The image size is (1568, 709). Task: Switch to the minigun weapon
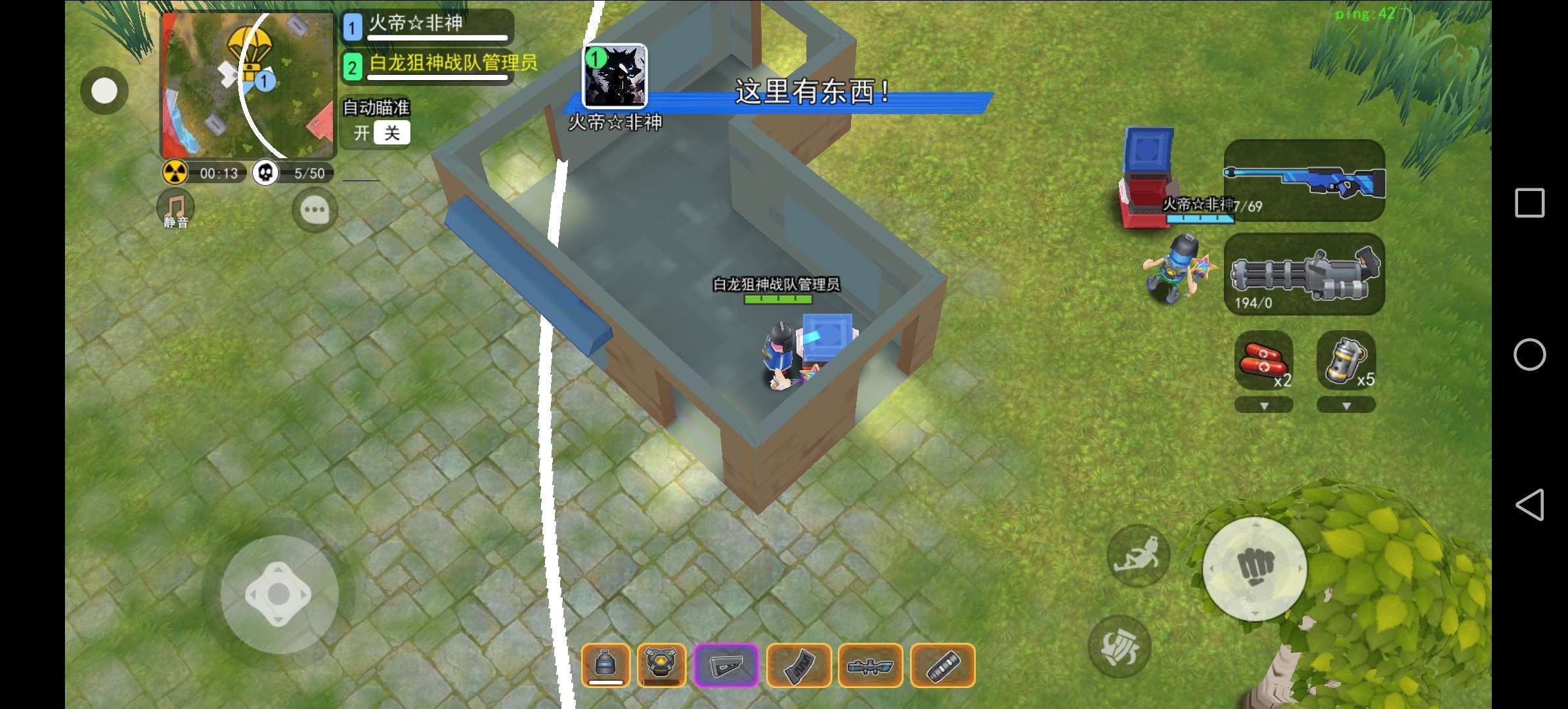coord(1304,274)
